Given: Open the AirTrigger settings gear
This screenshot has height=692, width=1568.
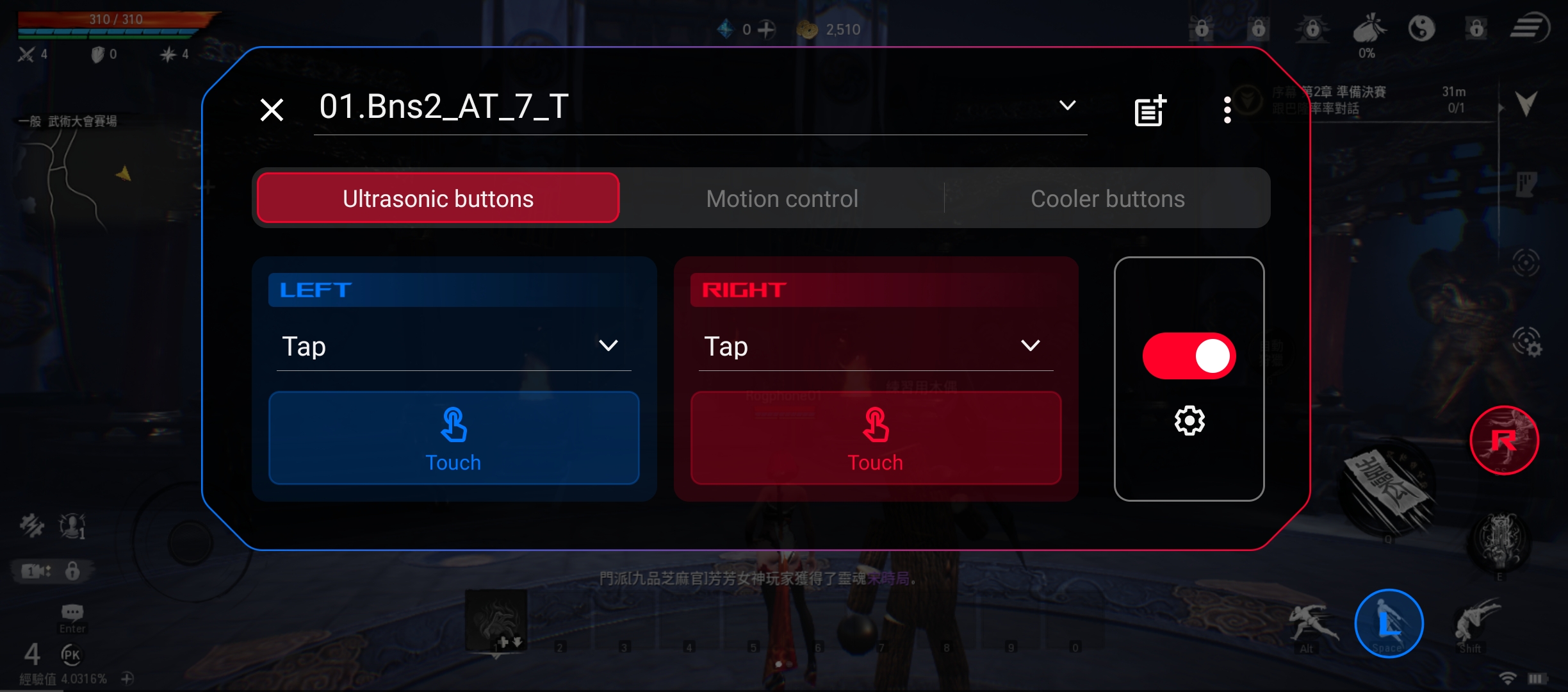Looking at the screenshot, I should pos(1189,420).
